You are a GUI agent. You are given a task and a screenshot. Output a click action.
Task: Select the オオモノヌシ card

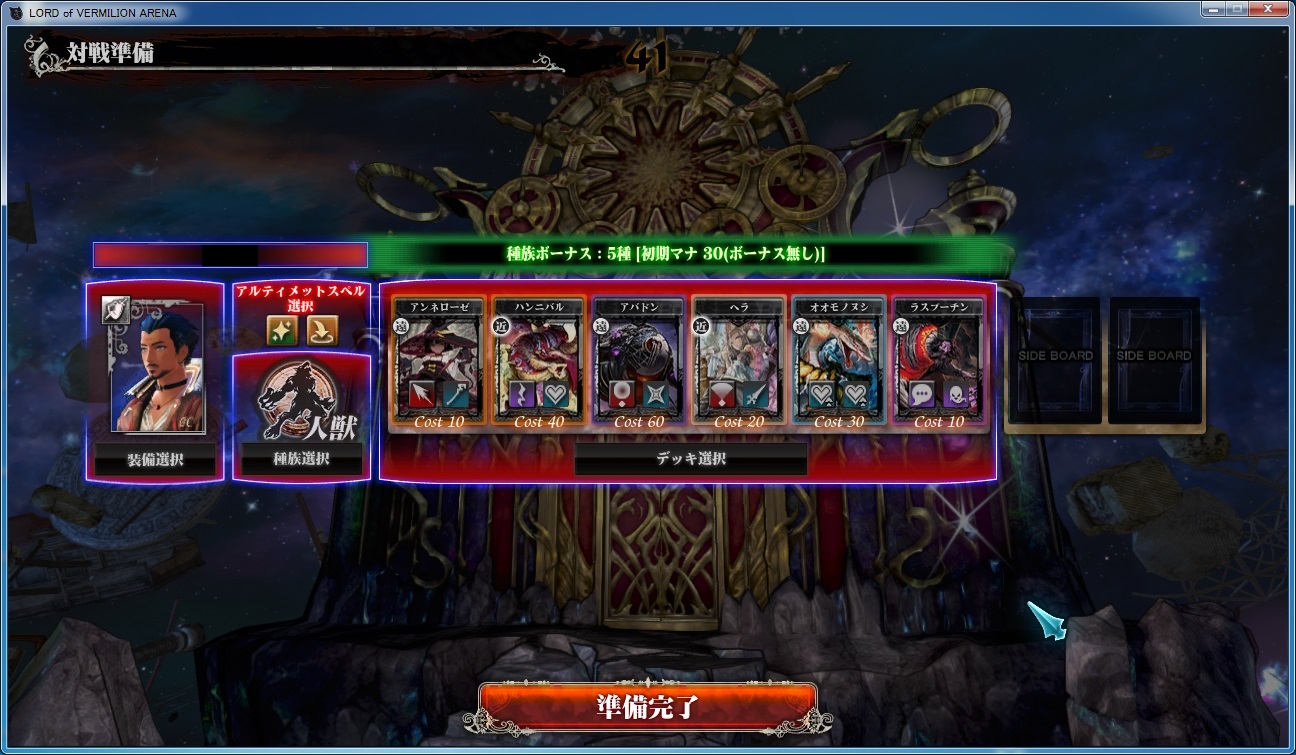pyautogui.click(x=839, y=362)
